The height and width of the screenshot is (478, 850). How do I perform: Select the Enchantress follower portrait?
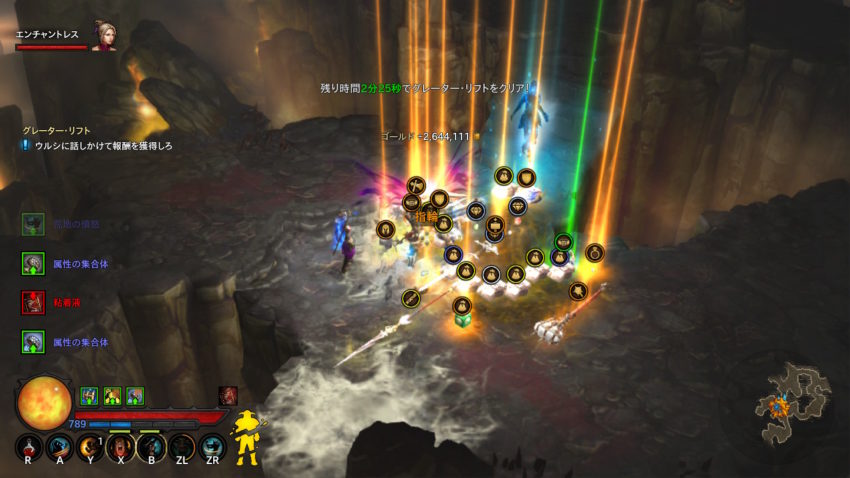[x=104, y=36]
